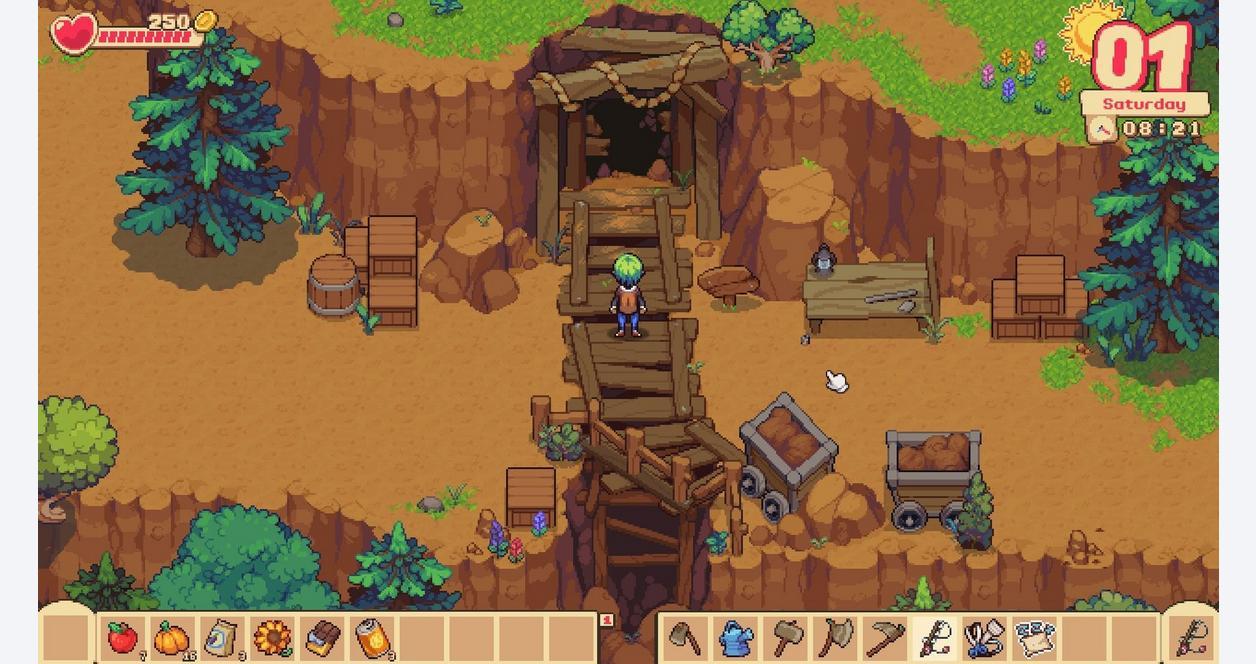The width and height of the screenshot is (1256, 664).
Task: Select the orange soda can
Action: [372, 638]
